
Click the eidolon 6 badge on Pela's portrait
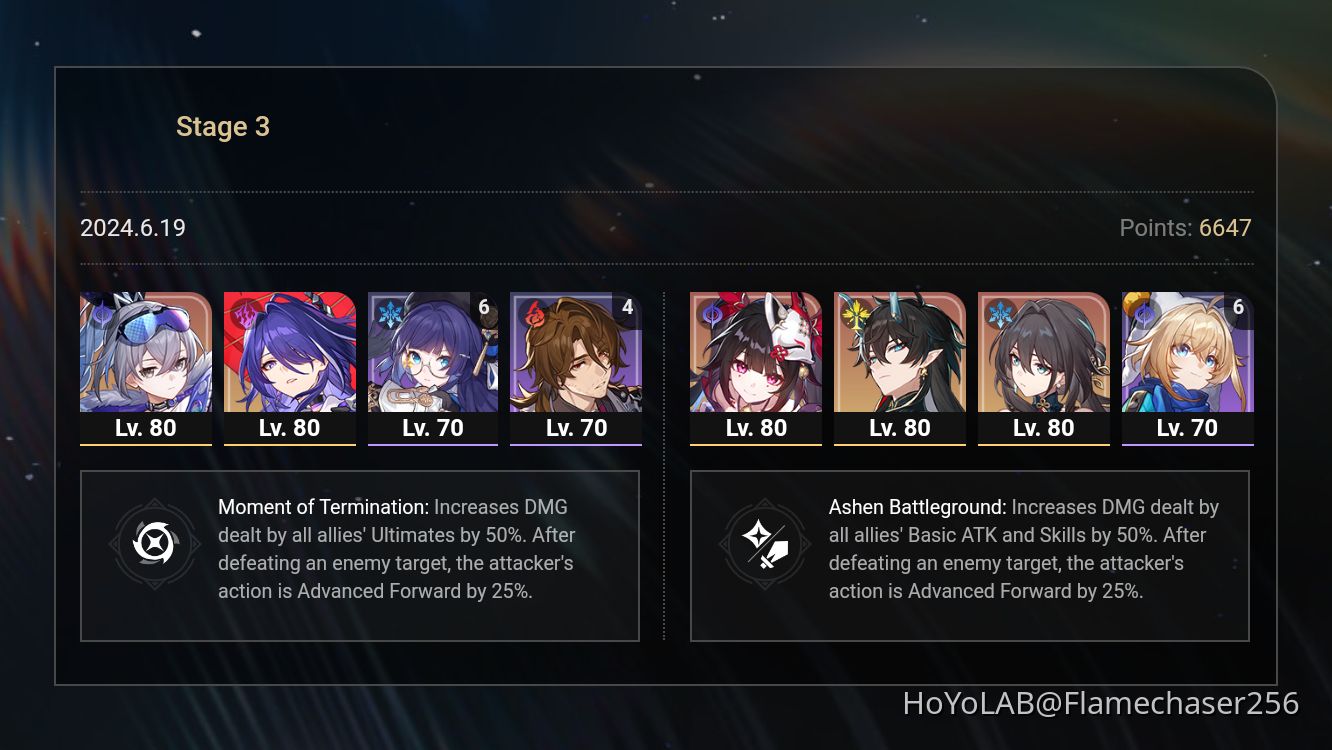click(x=484, y=307)
